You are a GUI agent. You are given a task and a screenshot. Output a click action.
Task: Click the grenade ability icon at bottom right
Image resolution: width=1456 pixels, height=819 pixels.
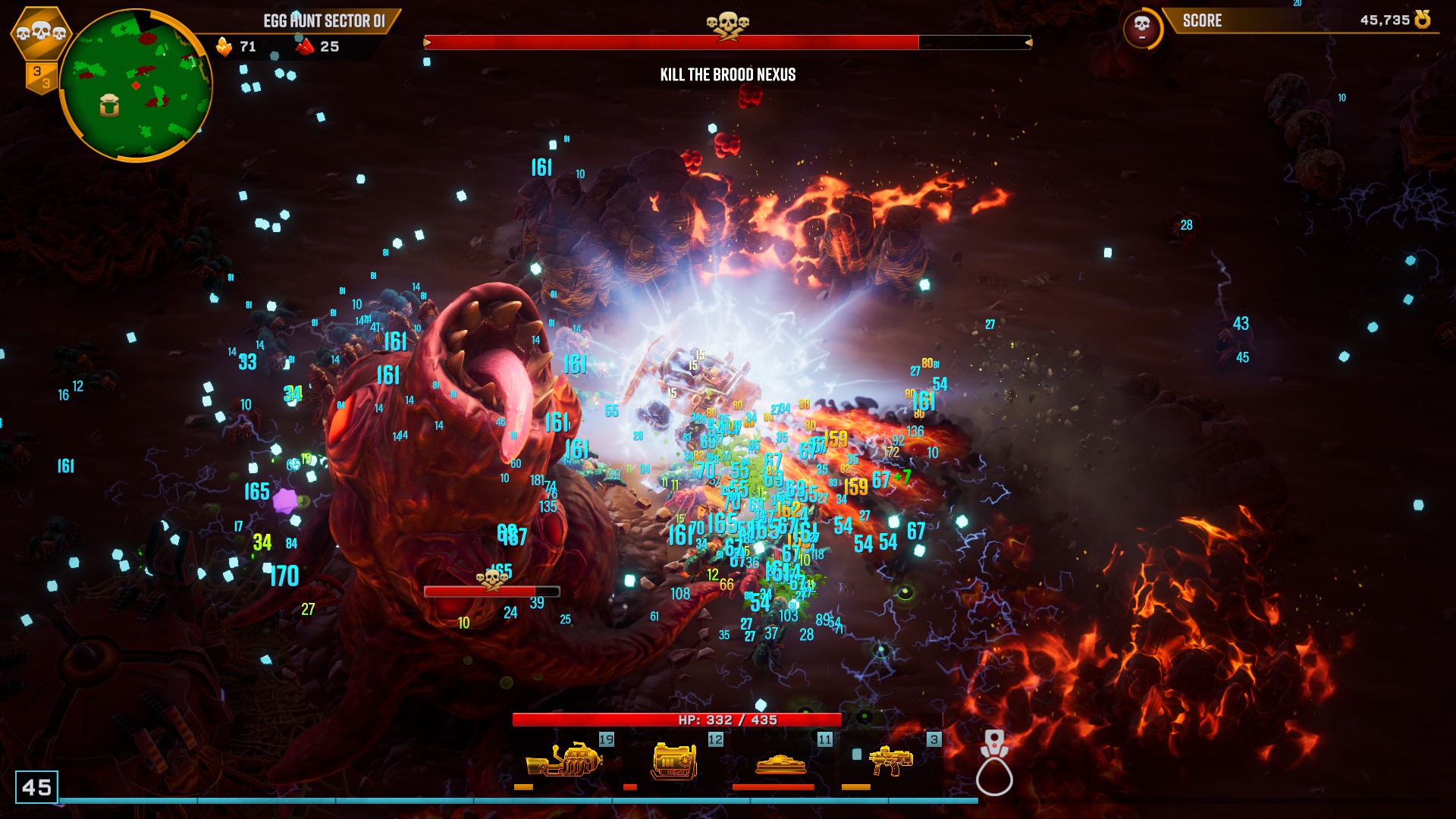tap(995, 762)
